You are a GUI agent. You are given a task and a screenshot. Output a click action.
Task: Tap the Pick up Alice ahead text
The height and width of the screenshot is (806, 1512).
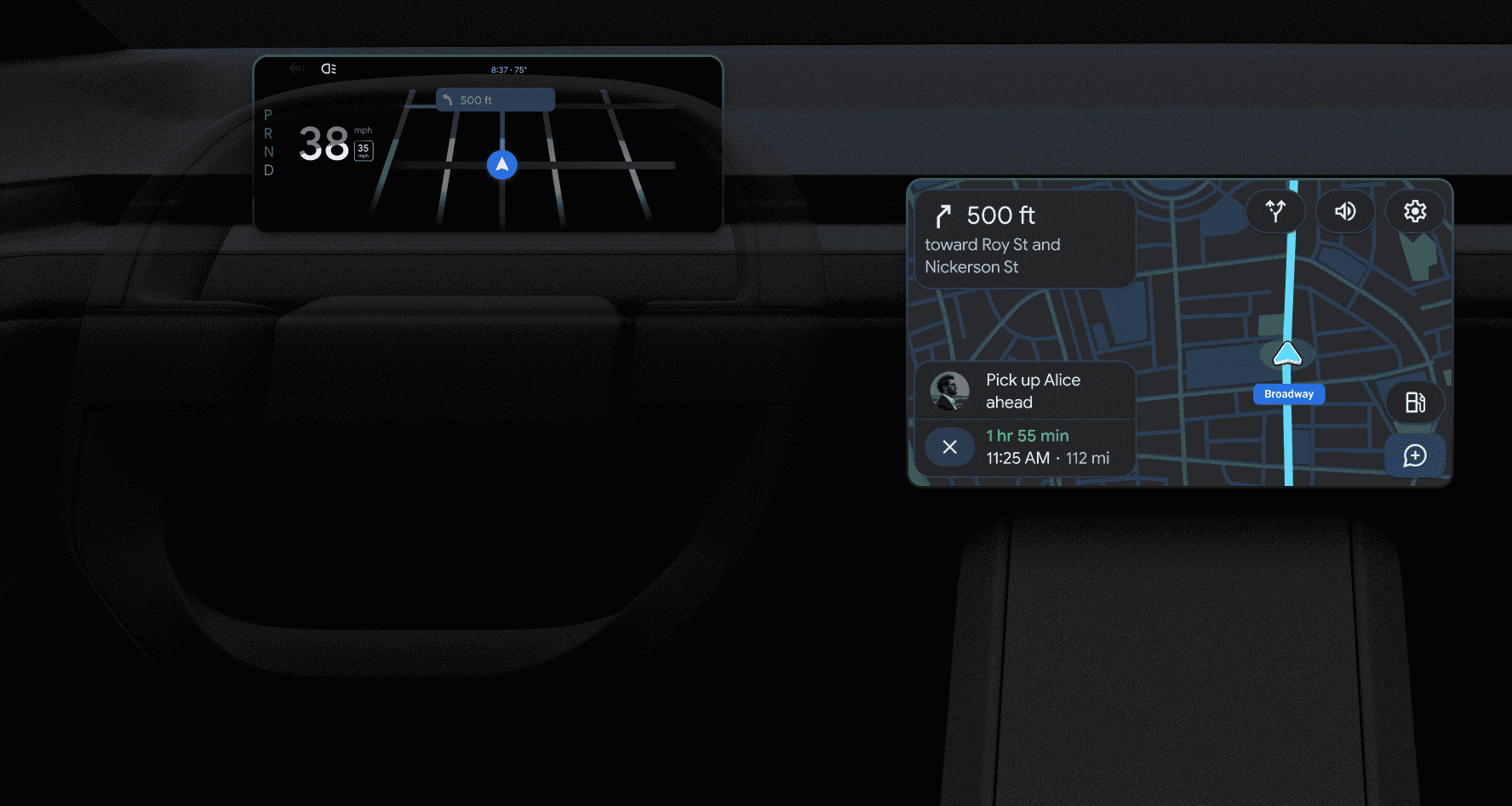pos(1034,391)
